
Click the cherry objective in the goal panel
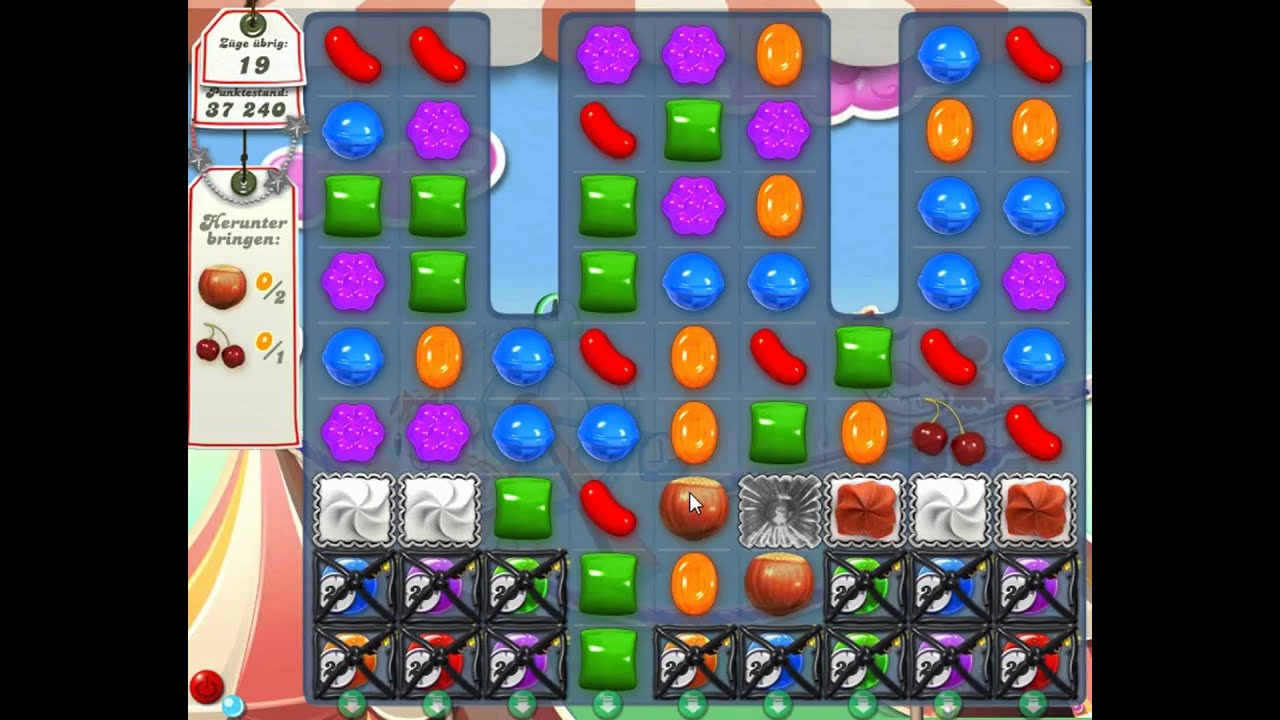[x=220, y=346]
